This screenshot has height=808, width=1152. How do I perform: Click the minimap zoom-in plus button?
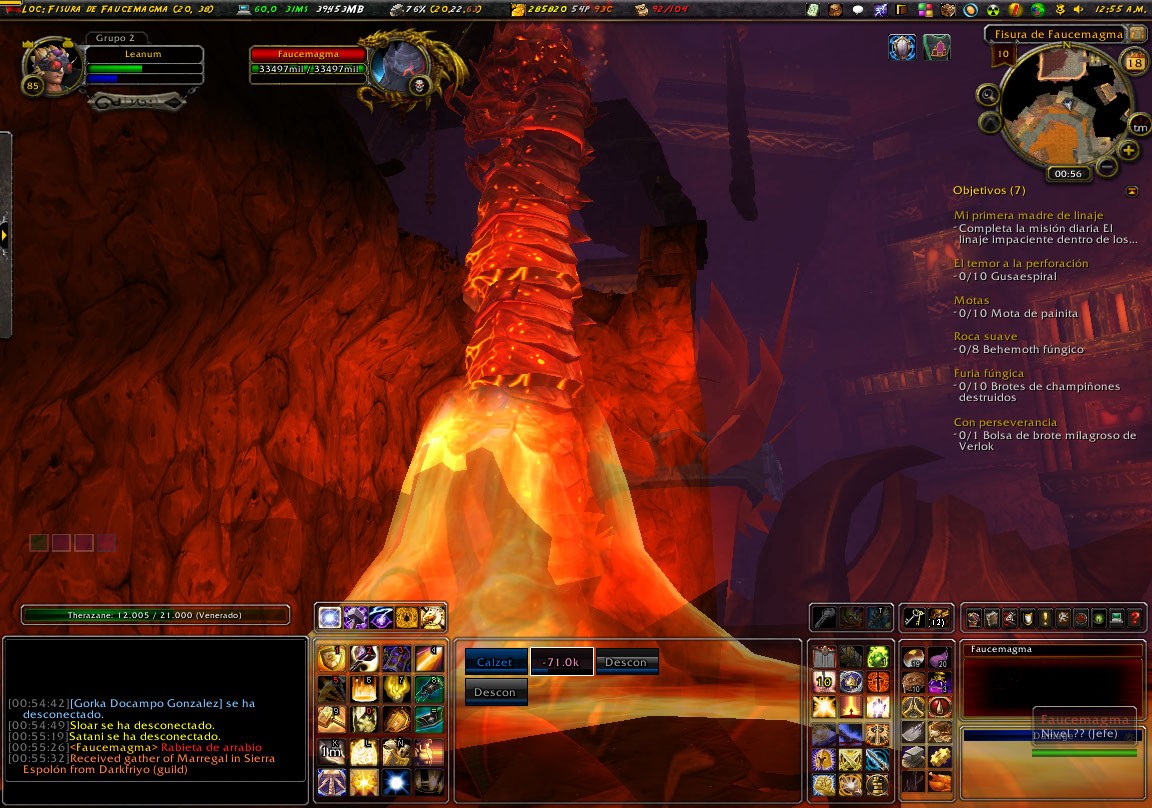[1129, 151]
